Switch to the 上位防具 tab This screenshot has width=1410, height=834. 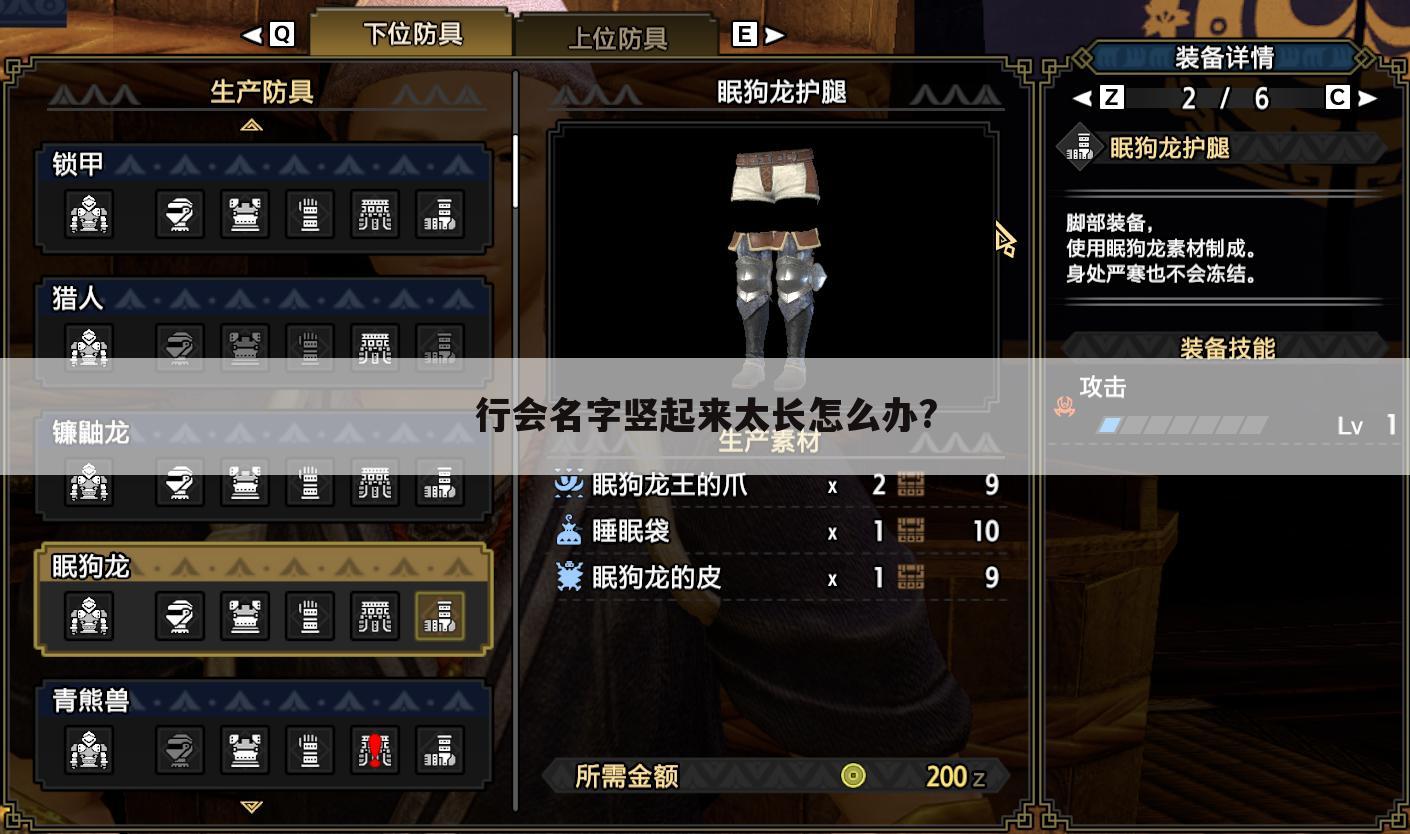click(617, 38)
